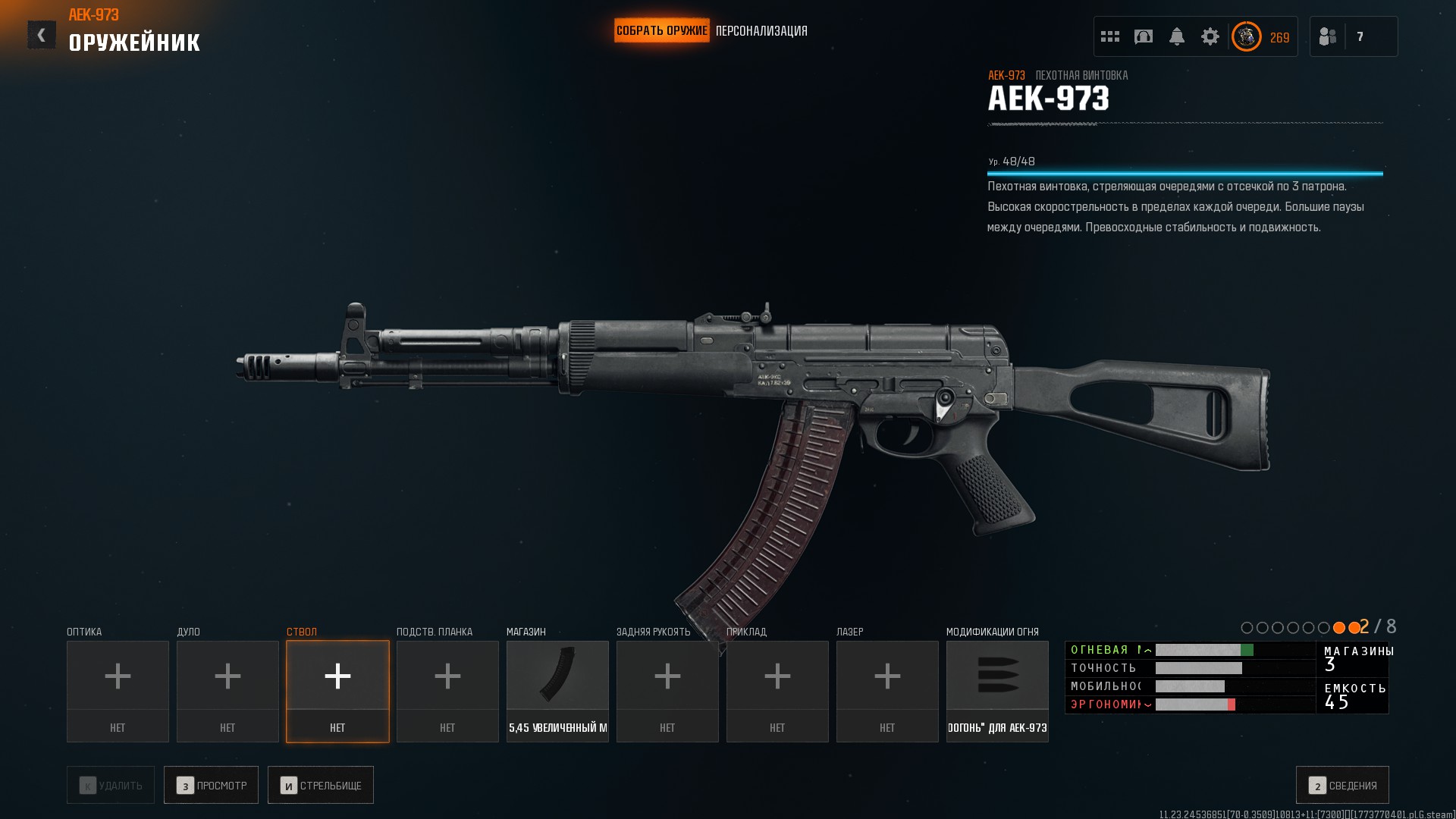Viewport: 1456px width, 819px height.
Task: Open the notifications bell
Action: click(x=1177, y=36)
